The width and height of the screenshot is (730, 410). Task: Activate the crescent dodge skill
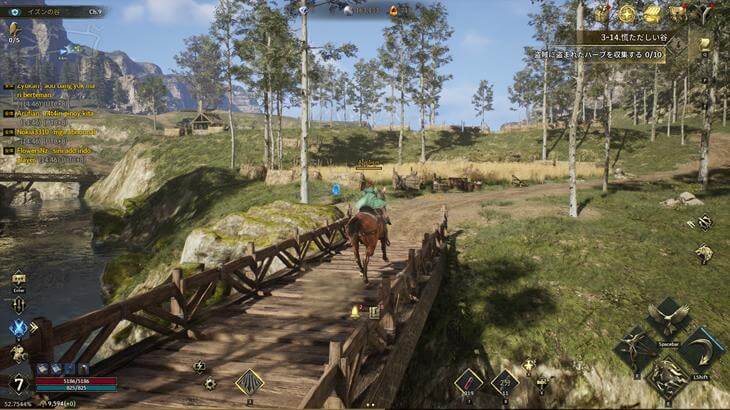(x=701, y=349)
